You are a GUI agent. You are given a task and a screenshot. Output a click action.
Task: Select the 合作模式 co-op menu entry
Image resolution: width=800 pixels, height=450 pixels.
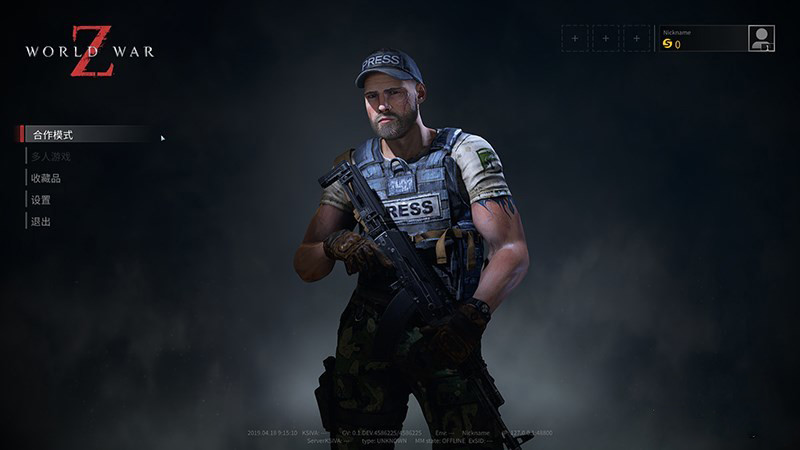pos(53,134)
